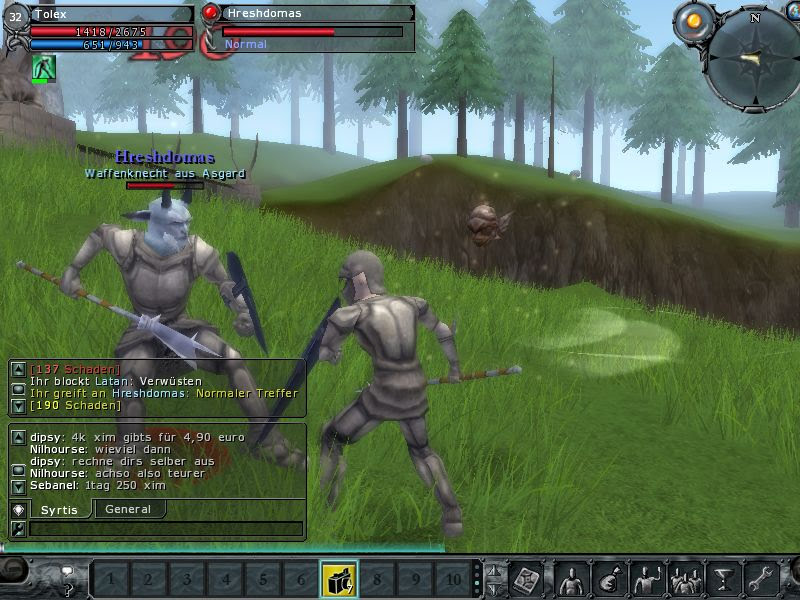The image size is (800, 600).
Task: Open the character sheet figure icon
Action: point(571,579)
